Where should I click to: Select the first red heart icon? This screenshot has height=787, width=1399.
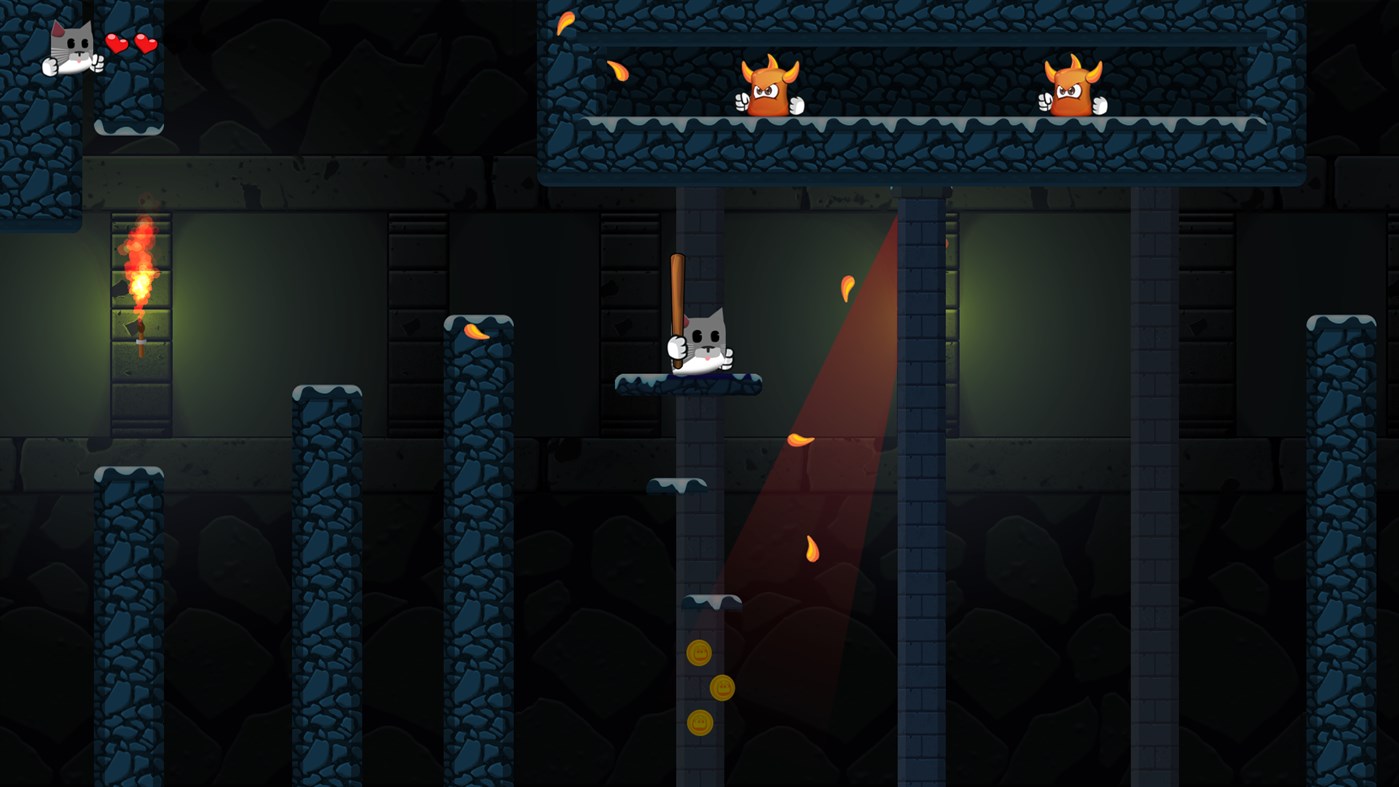(118, 42)
